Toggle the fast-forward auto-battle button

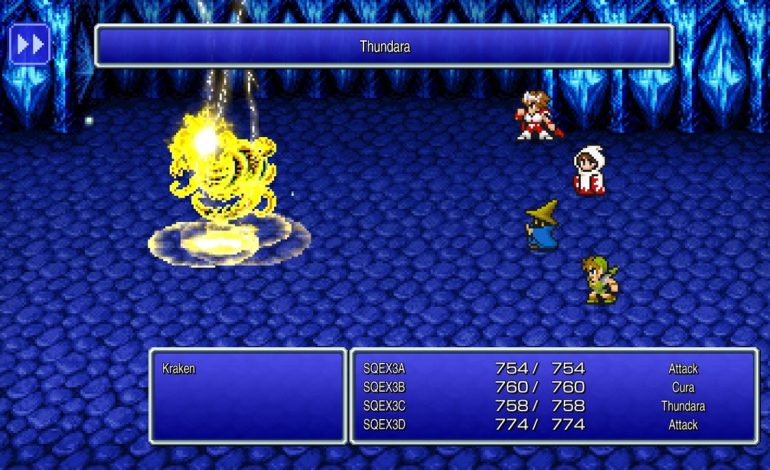tap(29, 45)
